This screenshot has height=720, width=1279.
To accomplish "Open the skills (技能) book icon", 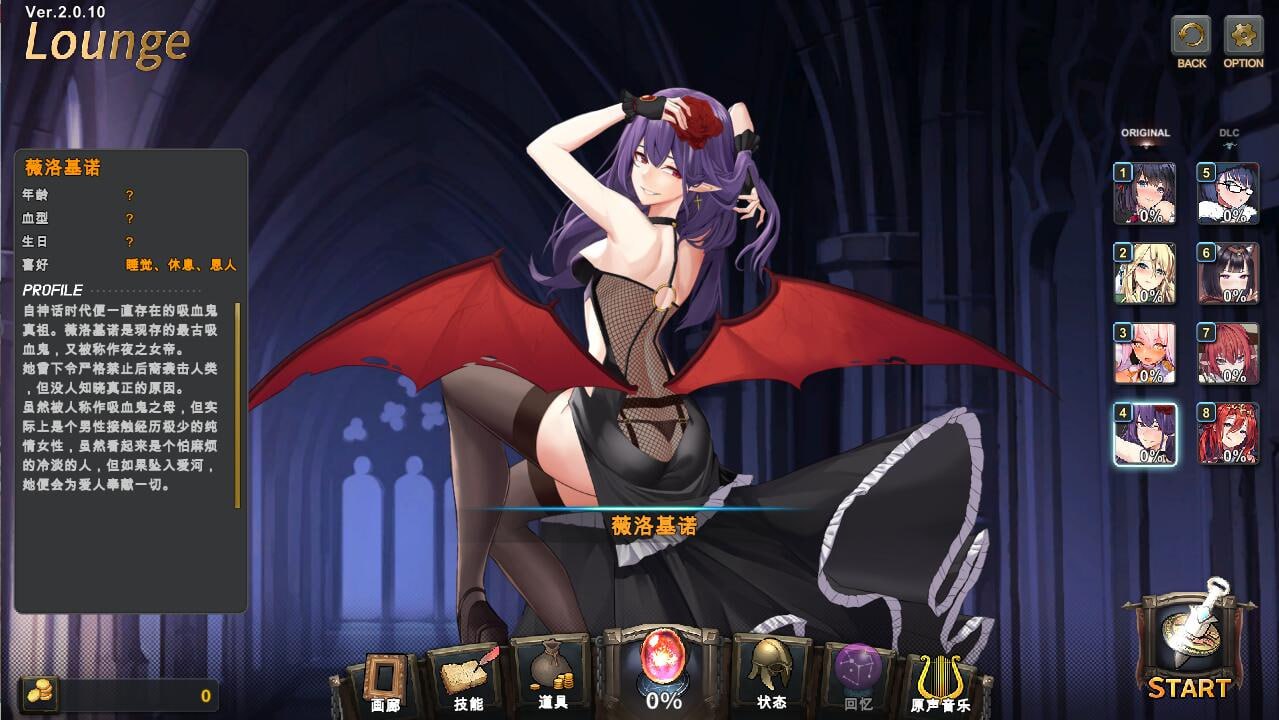I will click(x=468, y=675).
